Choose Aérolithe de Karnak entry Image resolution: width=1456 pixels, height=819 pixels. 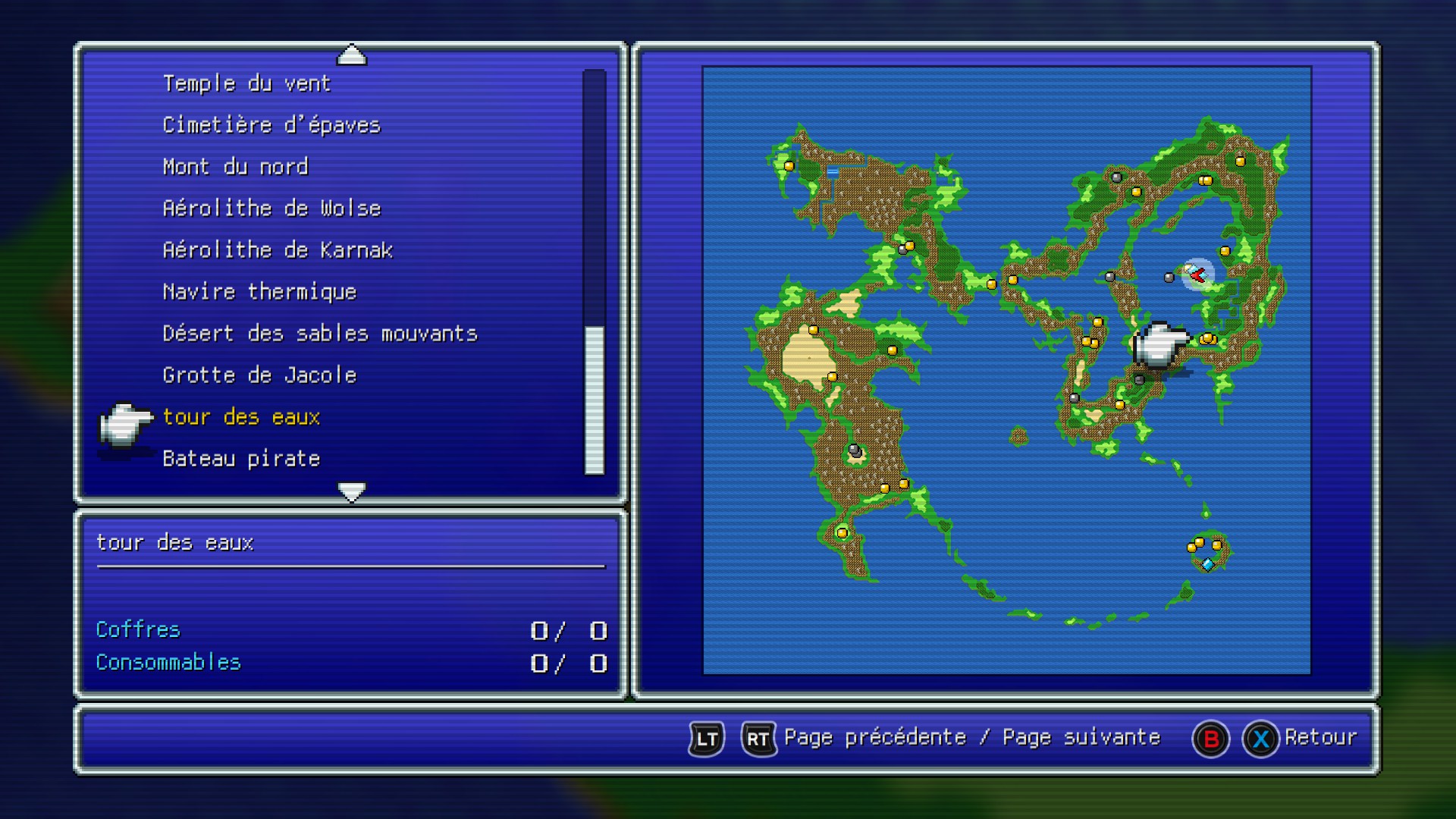pos(278,250)
